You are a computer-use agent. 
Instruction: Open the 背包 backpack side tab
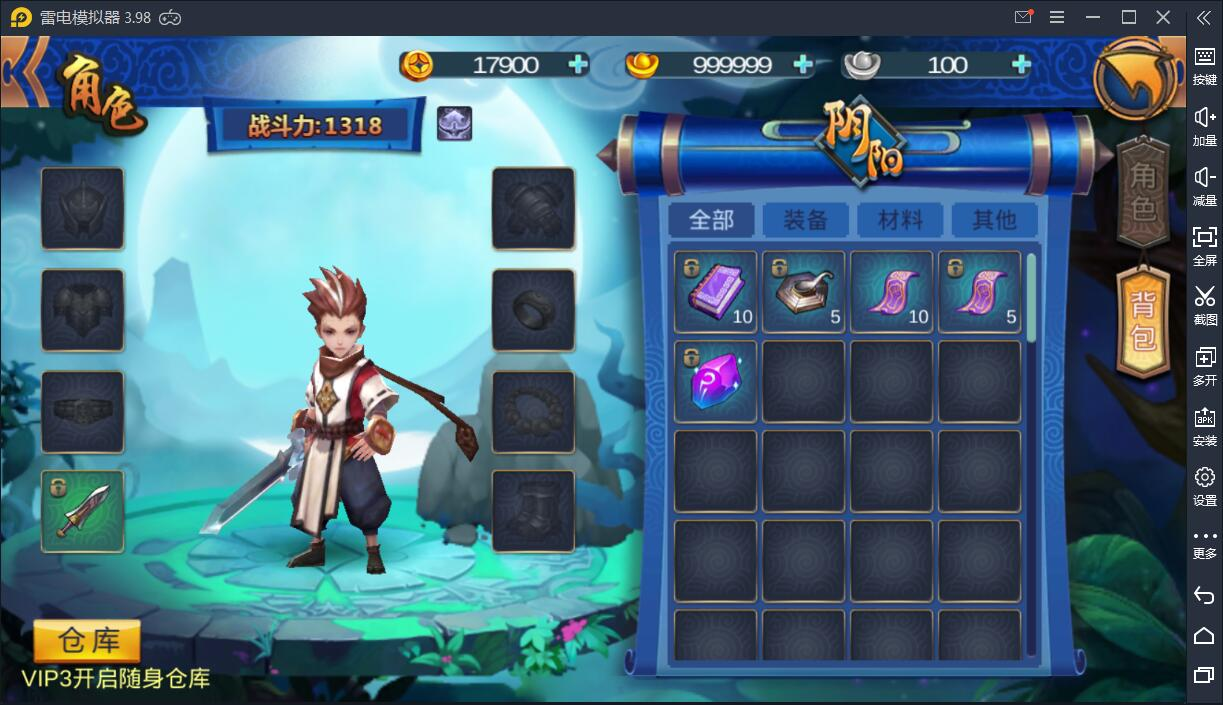(1143, 321)
